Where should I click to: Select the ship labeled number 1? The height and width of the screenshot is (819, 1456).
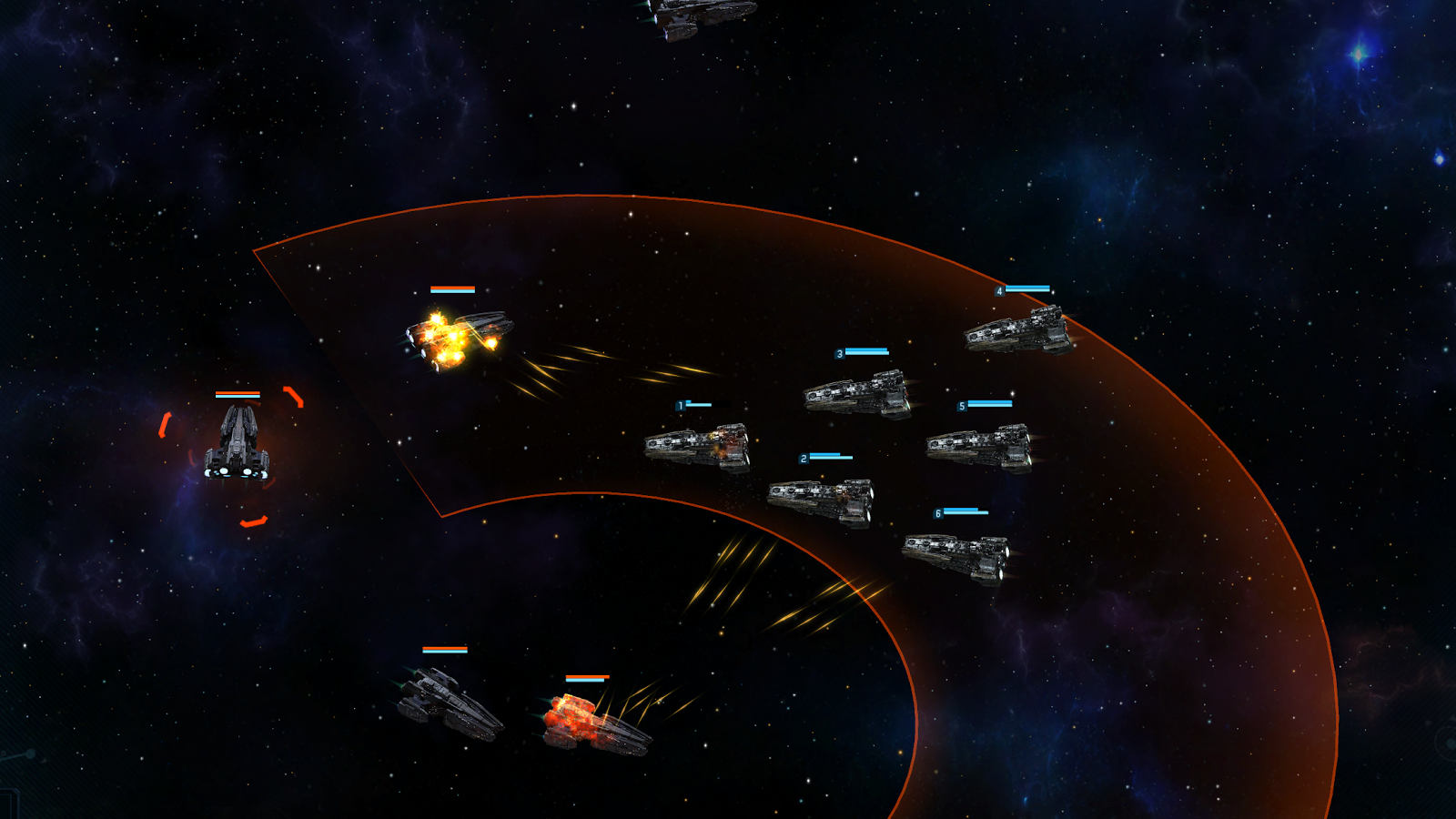(x=698, y=446)
